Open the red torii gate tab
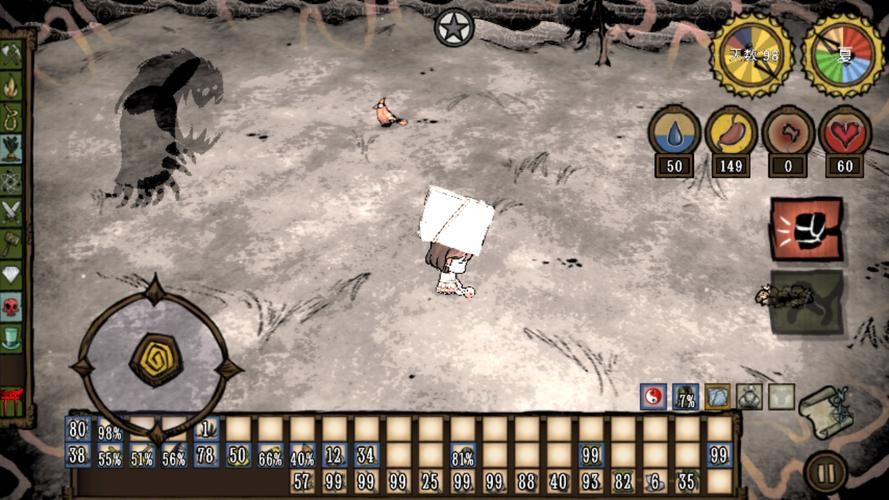This screenshot has width=889, height=500. point(12,401)
